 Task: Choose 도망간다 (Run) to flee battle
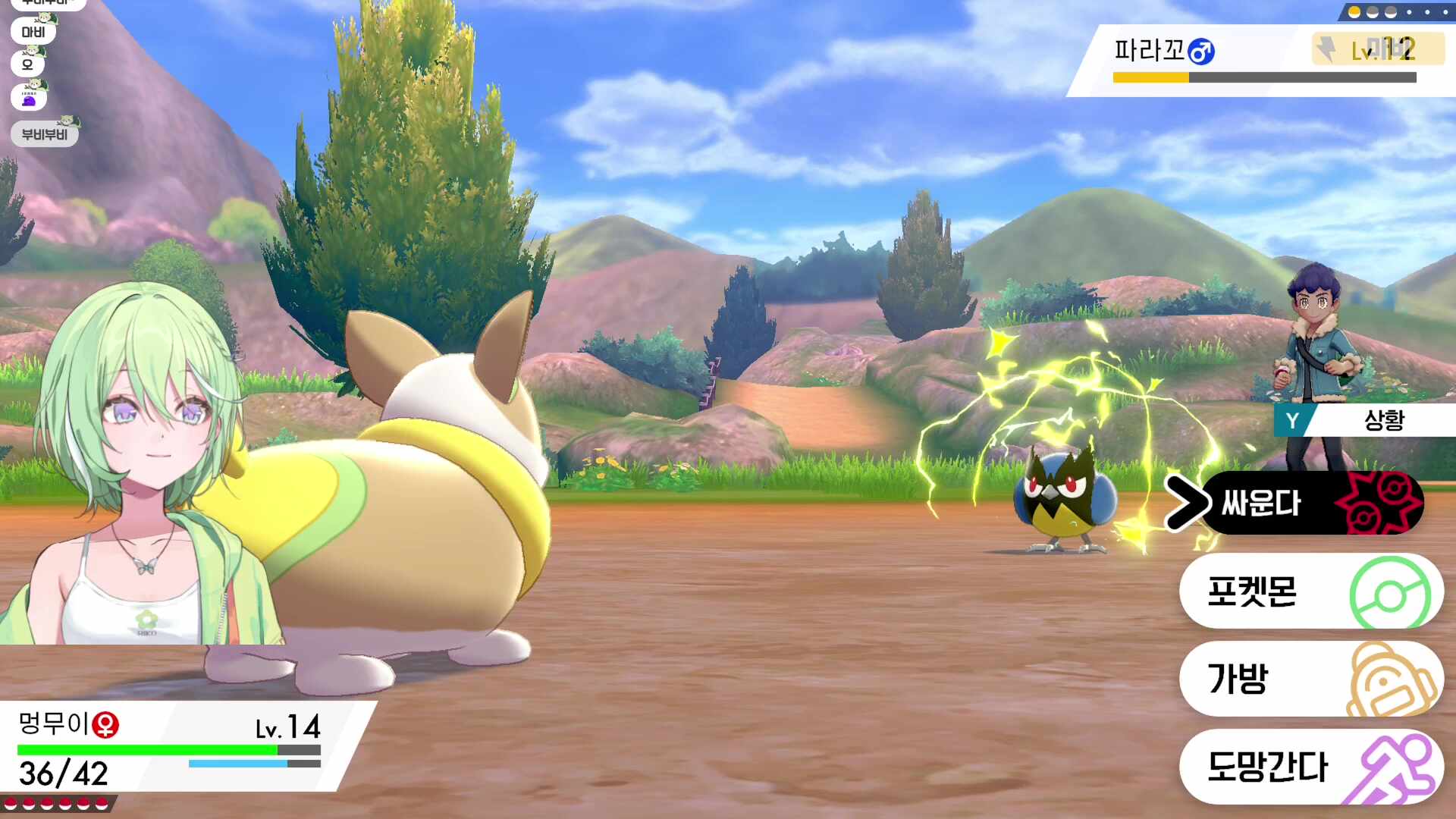pyautogui.click(x=1310, y=767)
